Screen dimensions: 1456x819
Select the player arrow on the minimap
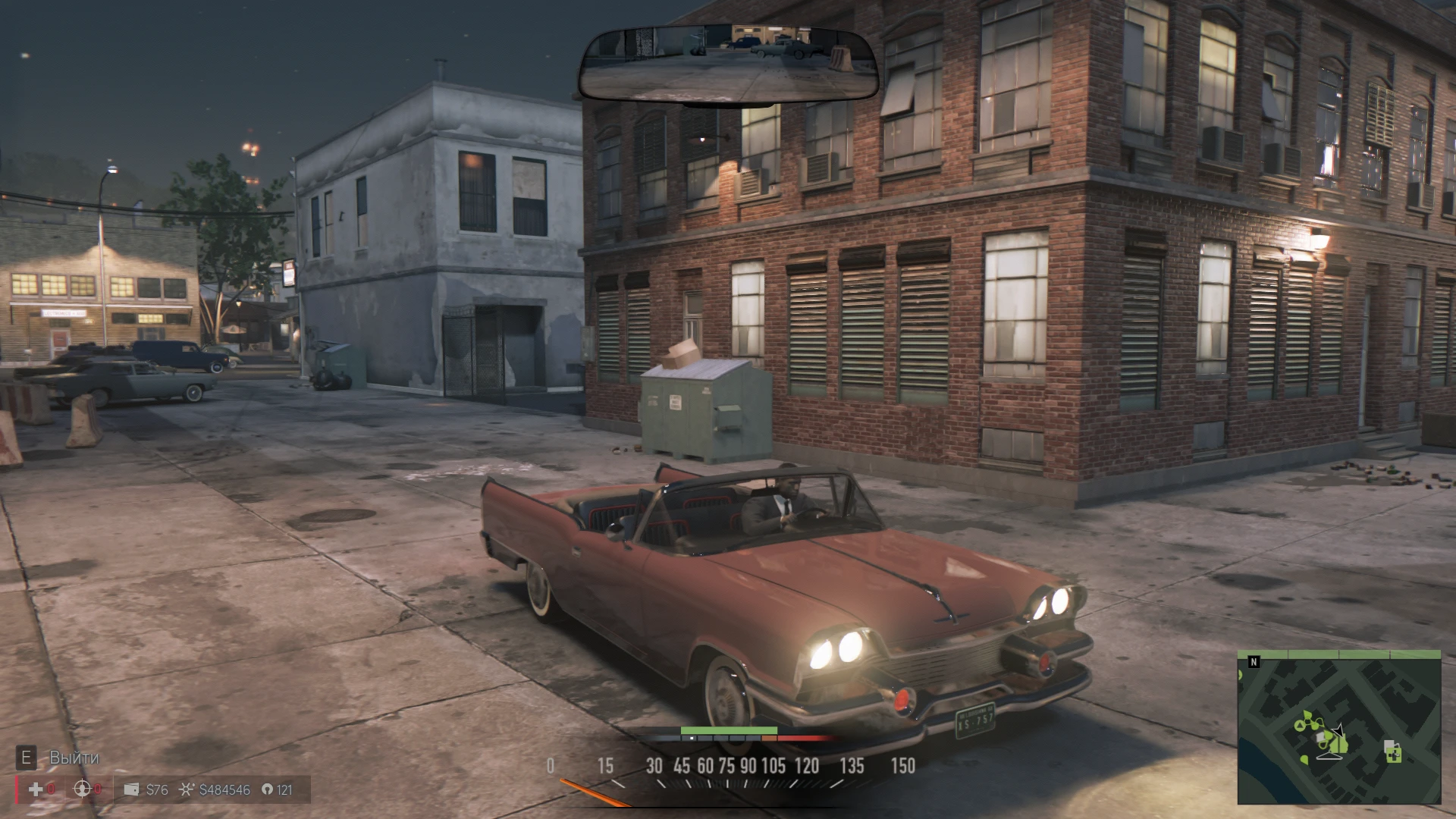pyautogui.click(x=1337, y=730)
